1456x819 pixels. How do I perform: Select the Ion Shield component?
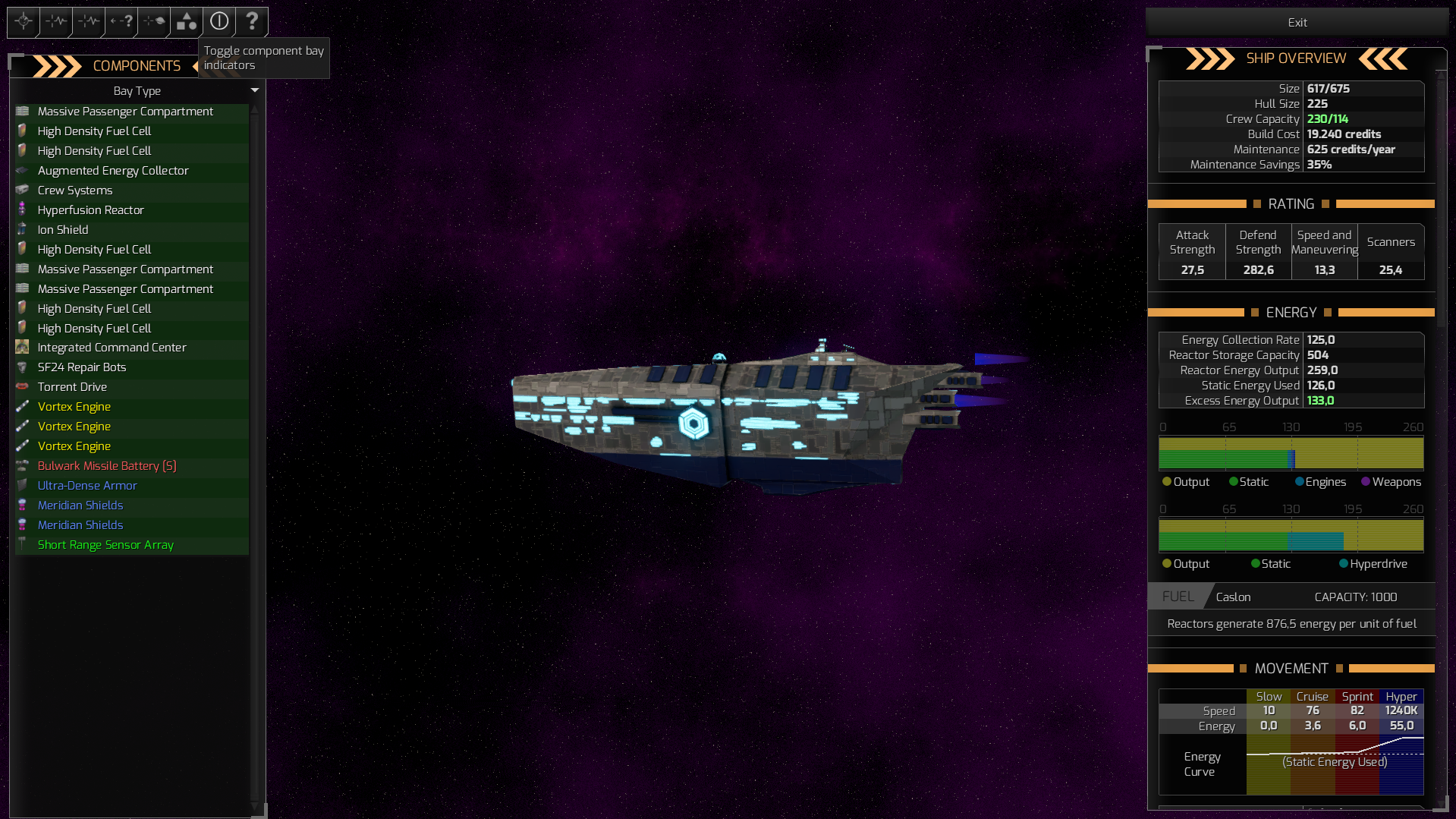click(63, 229)
